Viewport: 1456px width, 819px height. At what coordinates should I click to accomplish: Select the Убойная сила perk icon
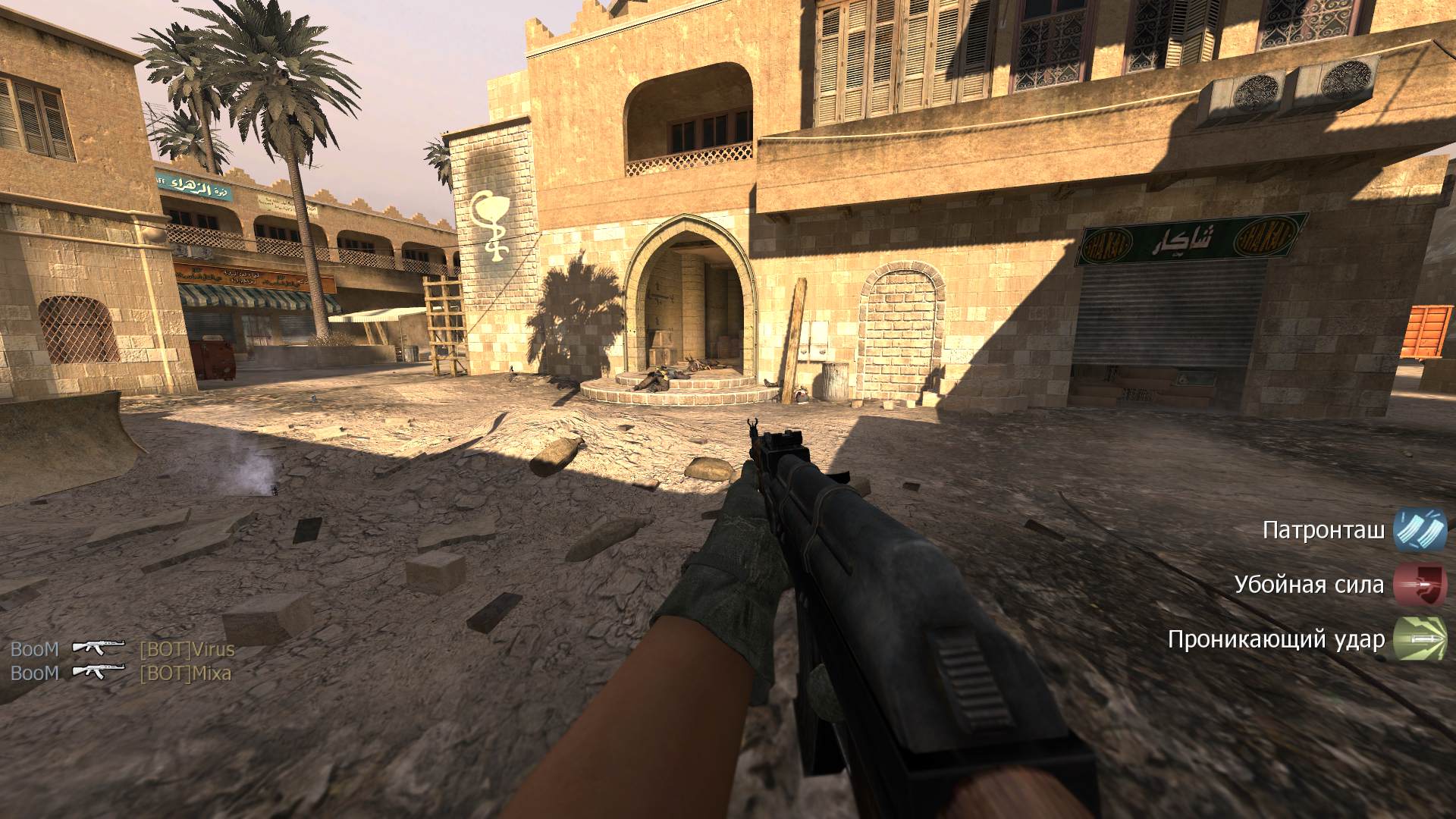click(1420, 585)
